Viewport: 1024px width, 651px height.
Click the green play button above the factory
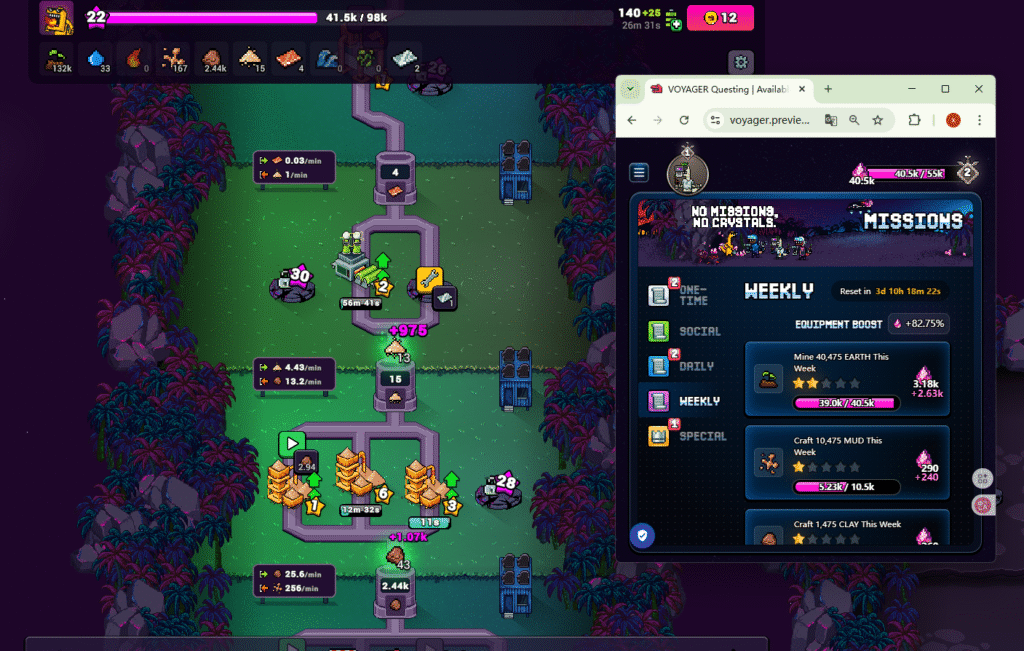[x=292, y=442]
